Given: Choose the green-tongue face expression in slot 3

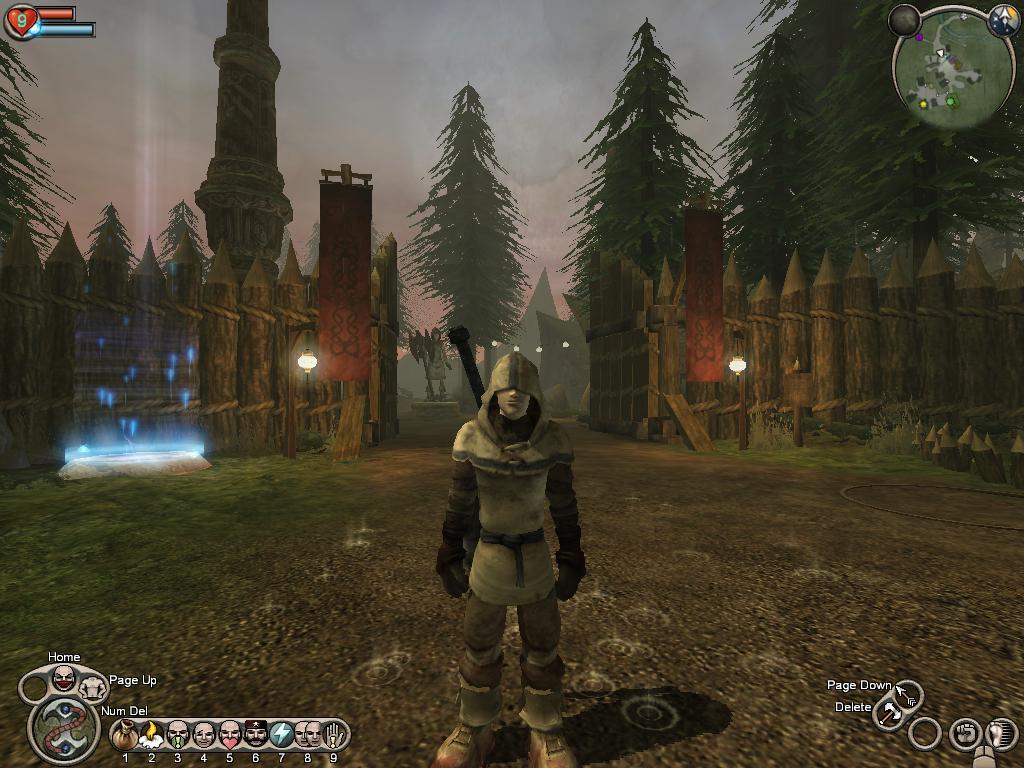Looking at the screenshot, I should point(178,735).
